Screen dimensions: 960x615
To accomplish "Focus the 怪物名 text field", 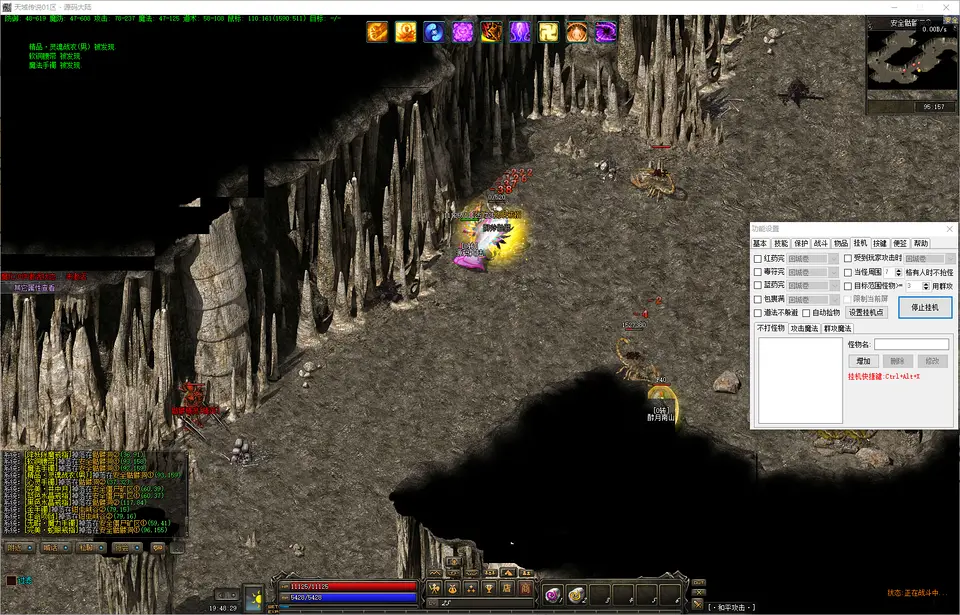I will (911, 345).
